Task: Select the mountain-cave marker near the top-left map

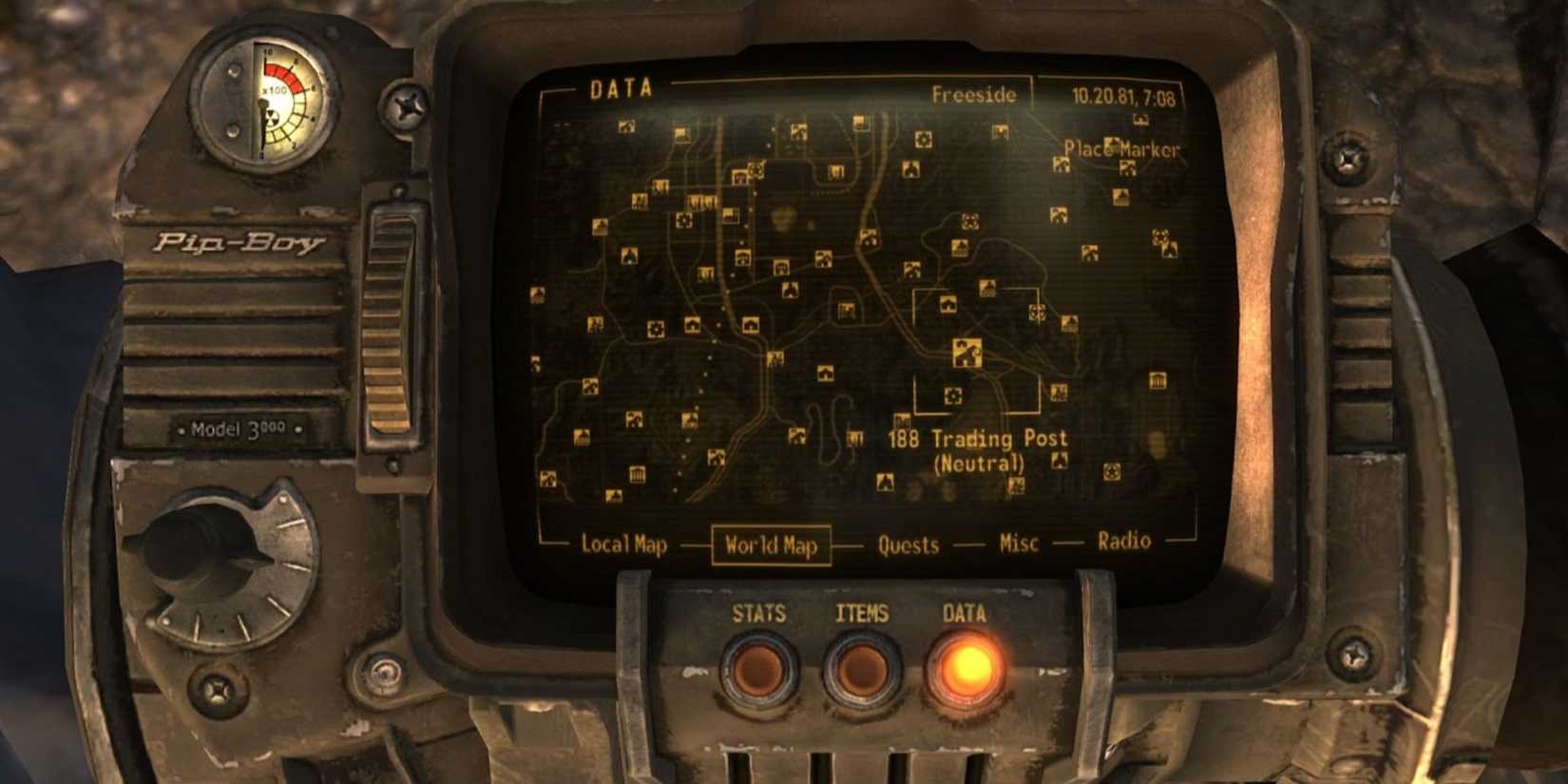Action: point(626,126)
